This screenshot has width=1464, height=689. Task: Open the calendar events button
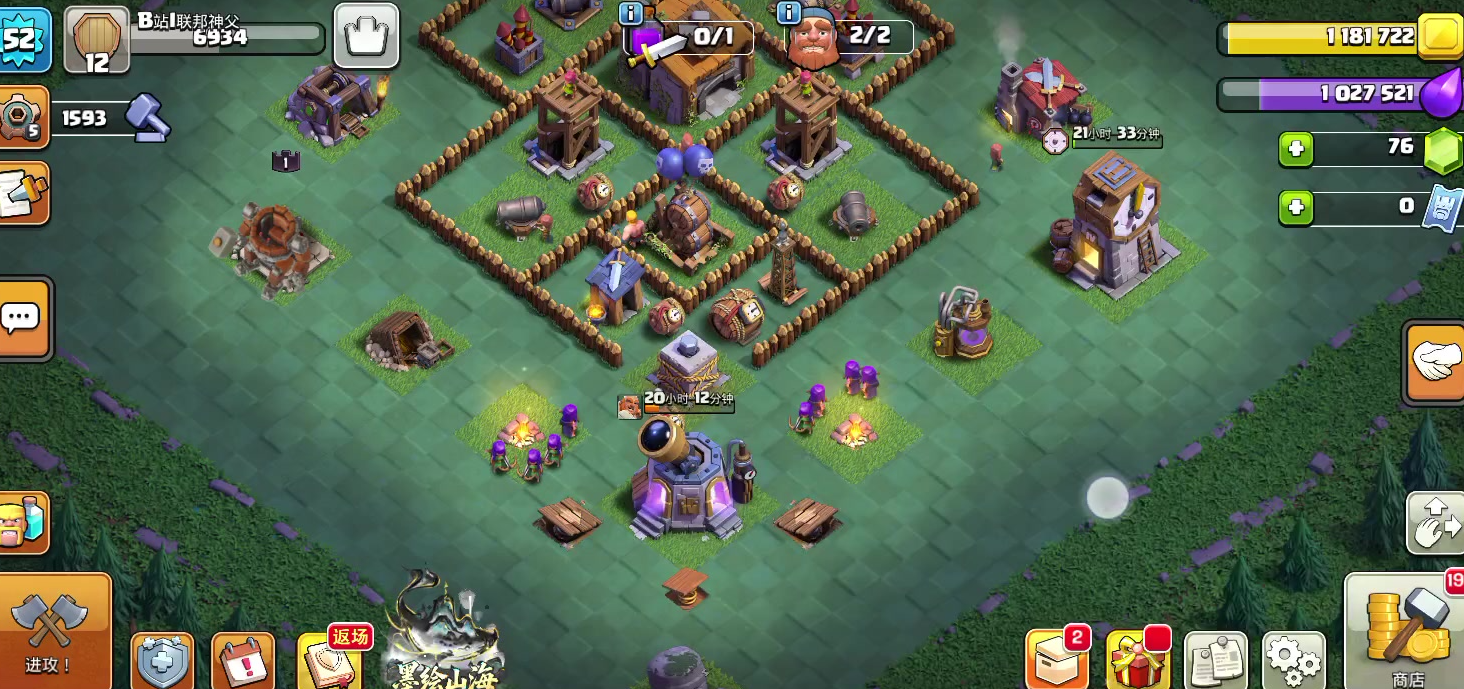(242, 661)
